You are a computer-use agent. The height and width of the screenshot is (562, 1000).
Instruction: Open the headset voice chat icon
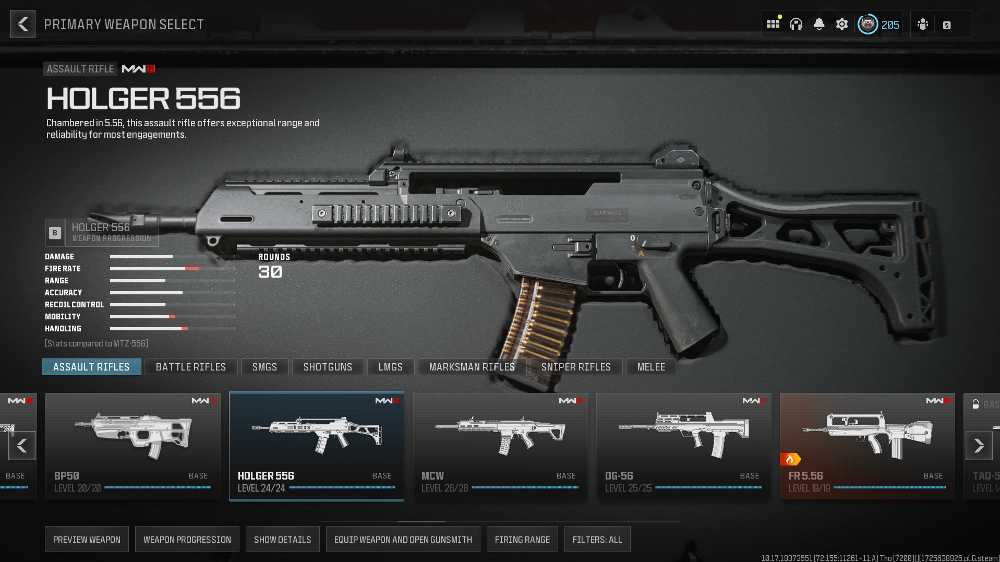click(796, 24)
